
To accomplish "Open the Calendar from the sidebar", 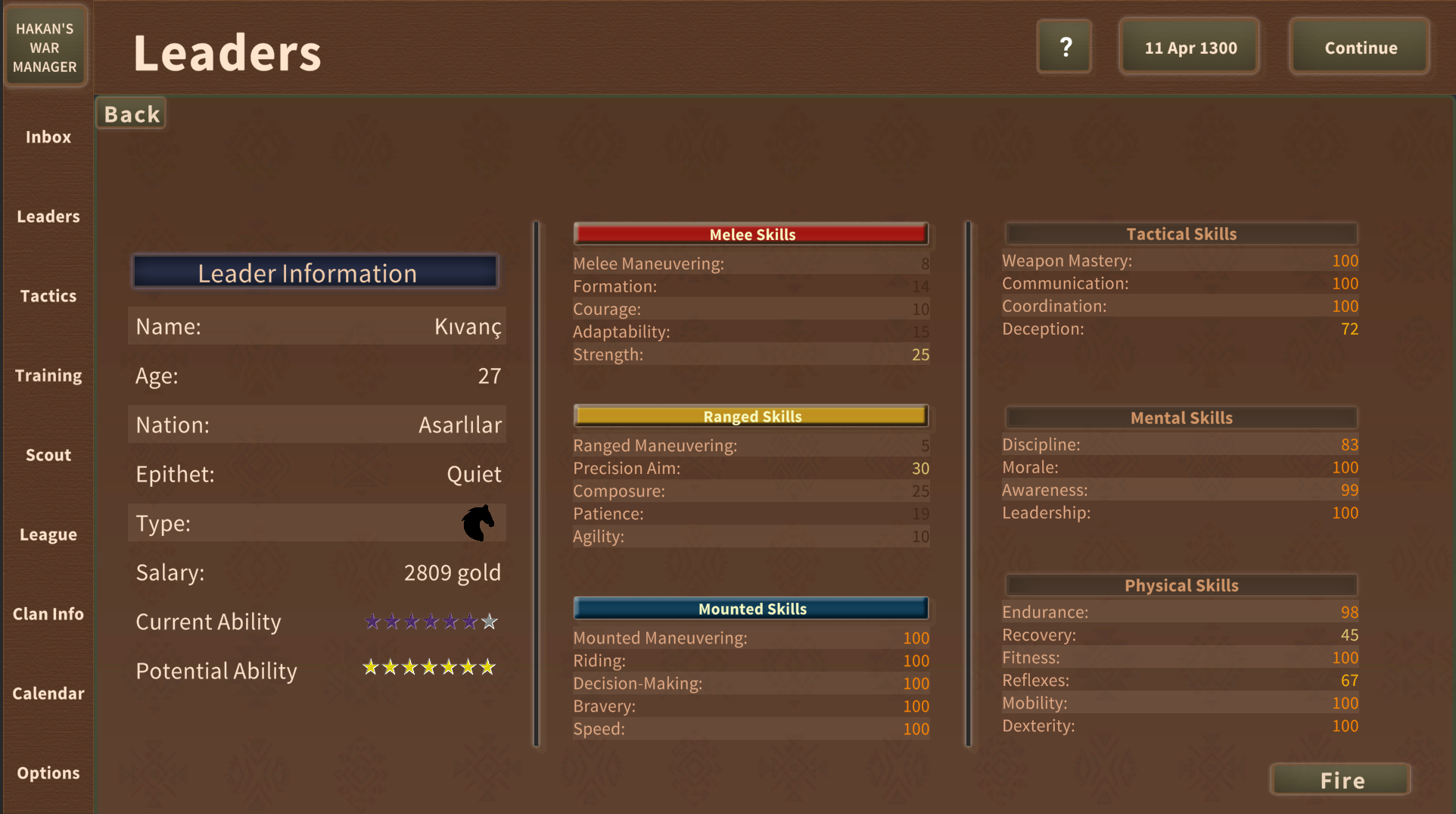I will coord(48,694).
